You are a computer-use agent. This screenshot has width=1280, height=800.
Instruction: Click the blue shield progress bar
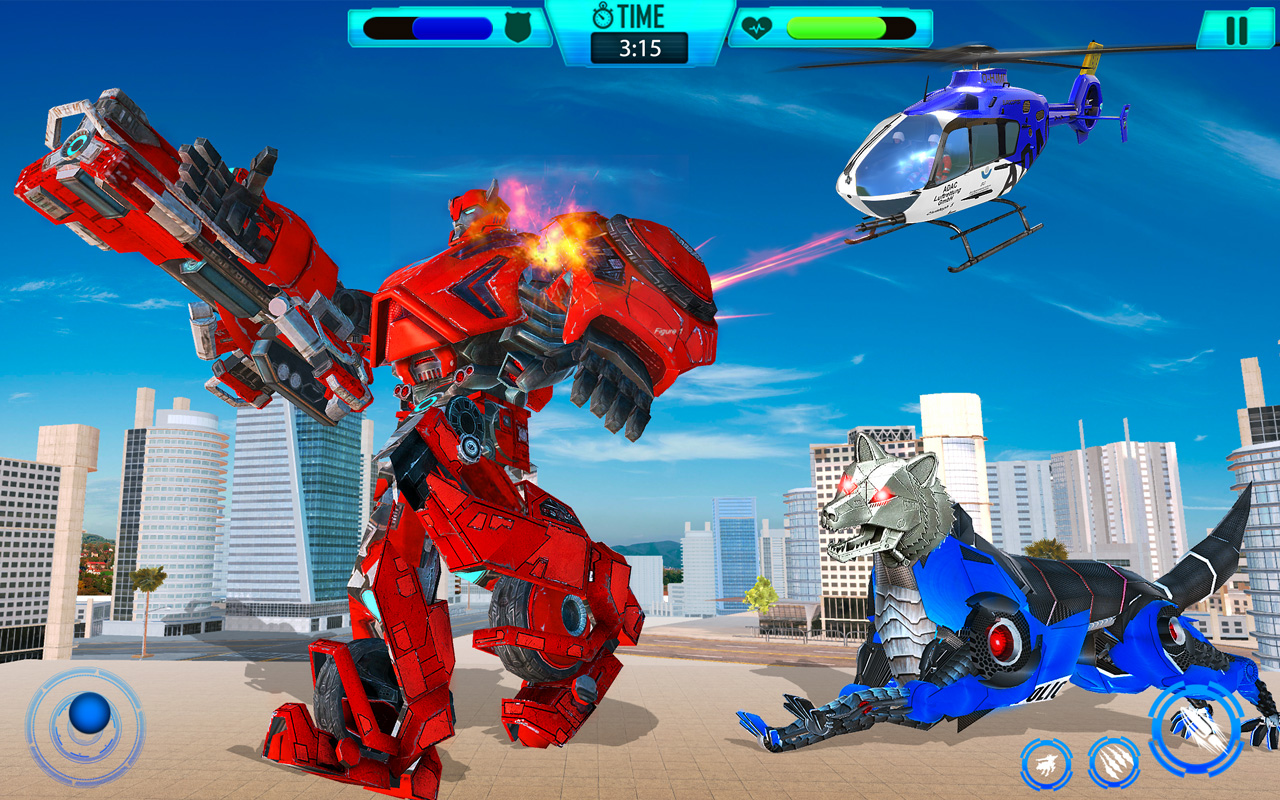tap(430, 28)
